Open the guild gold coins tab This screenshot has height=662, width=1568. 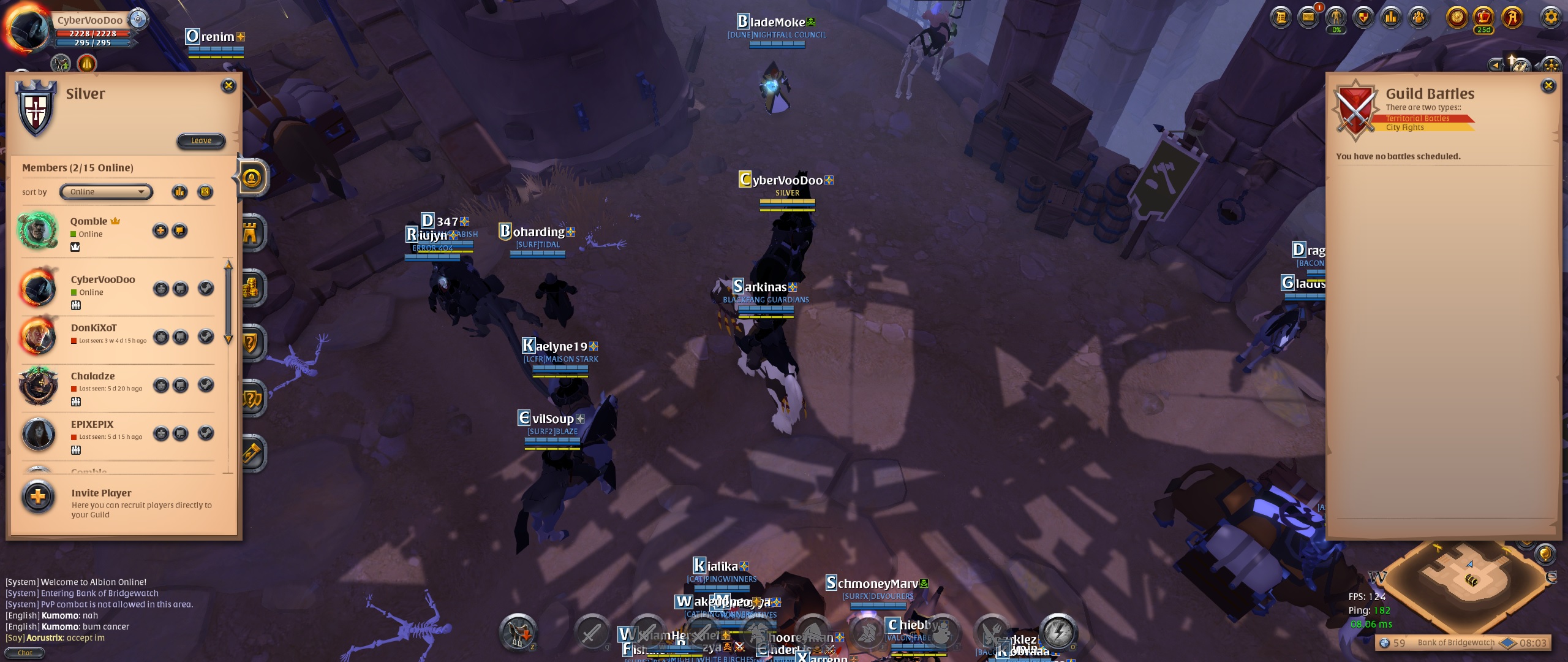[x=252, y=288]
